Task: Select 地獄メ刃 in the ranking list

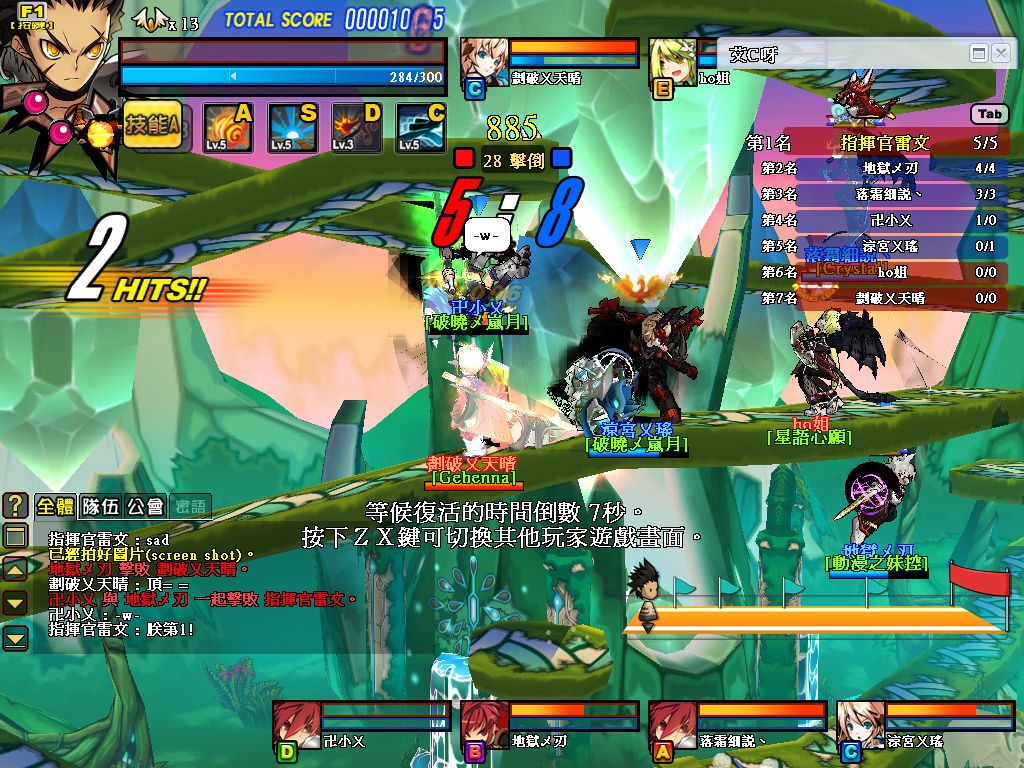Action: click(879, 169)
